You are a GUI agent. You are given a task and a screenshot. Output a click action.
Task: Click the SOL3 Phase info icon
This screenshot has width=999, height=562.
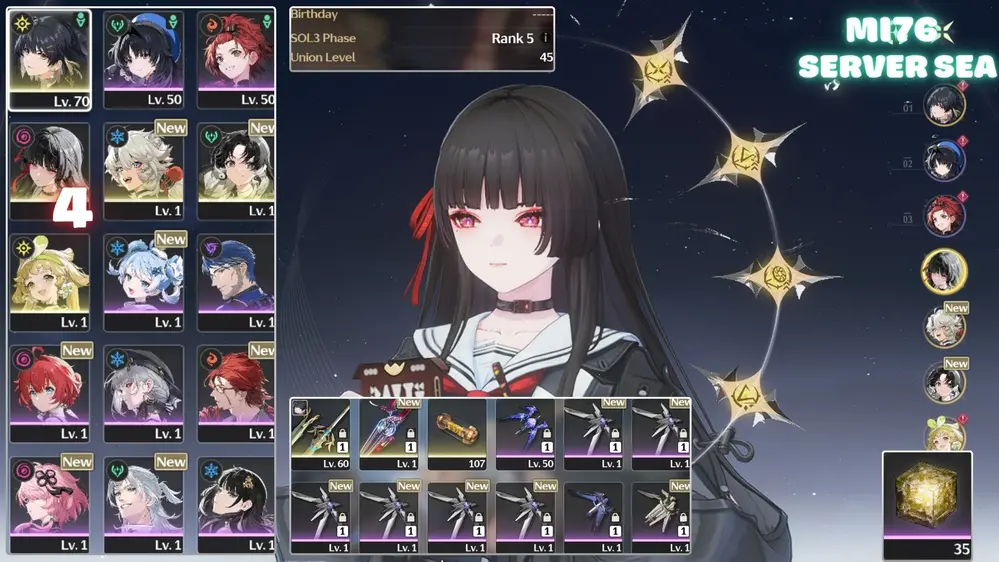tap(546, 38)
